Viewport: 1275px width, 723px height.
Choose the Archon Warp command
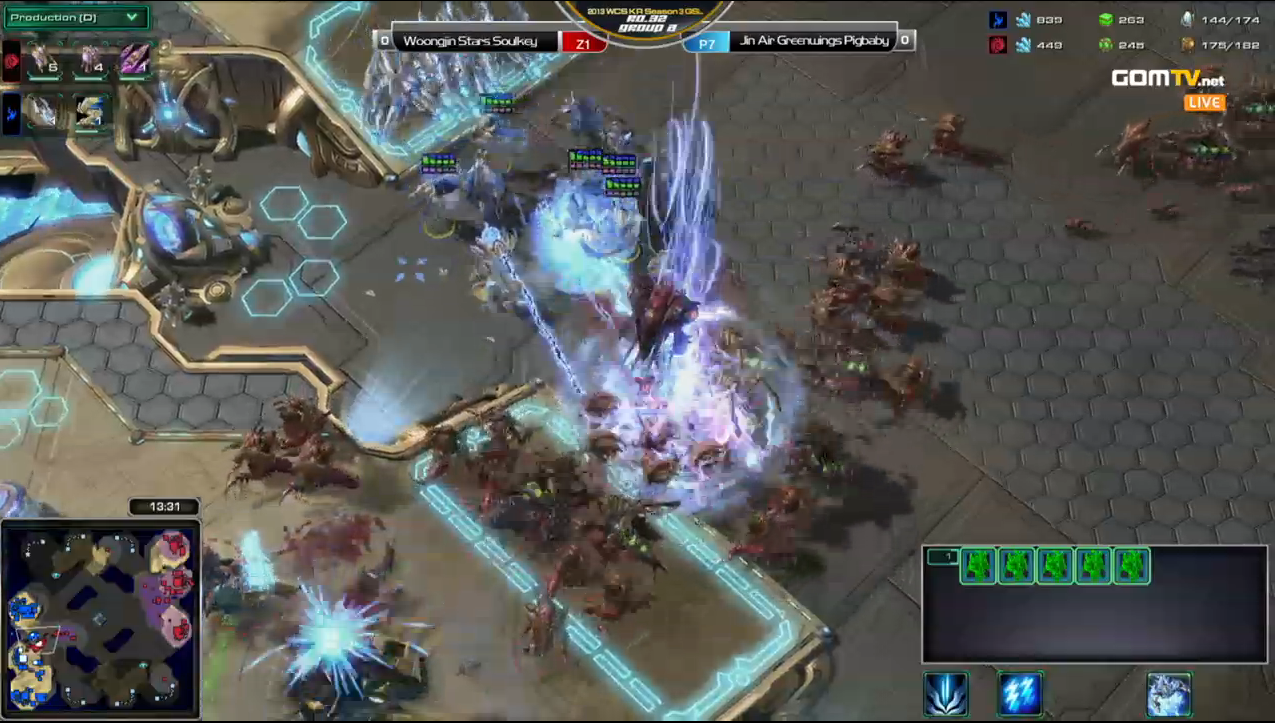pyautogui.click(x=1168, y=695)
